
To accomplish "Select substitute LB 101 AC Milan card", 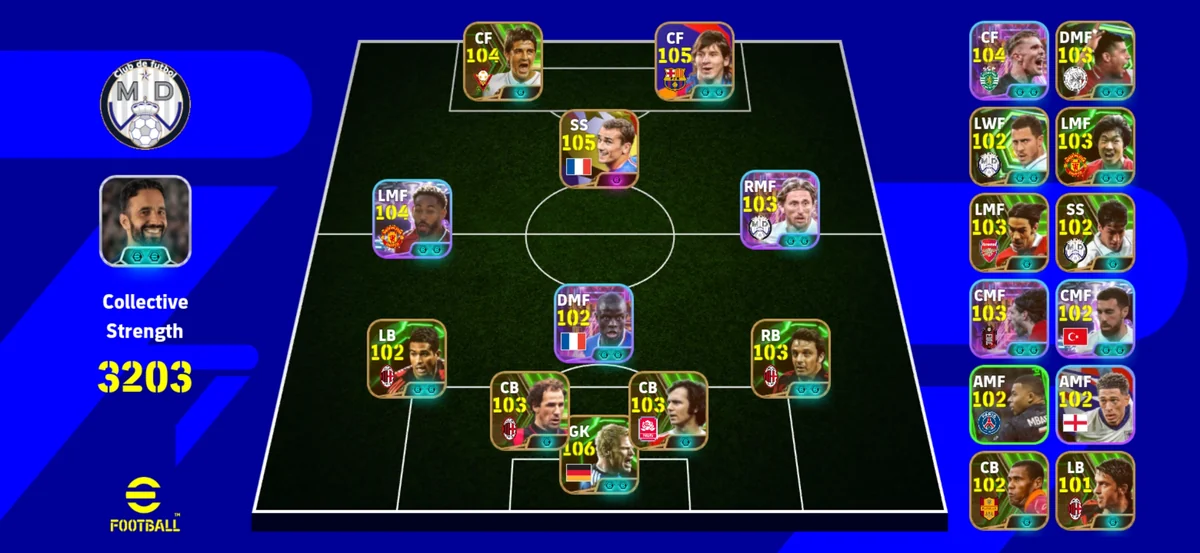I will tap(1095, 490).
